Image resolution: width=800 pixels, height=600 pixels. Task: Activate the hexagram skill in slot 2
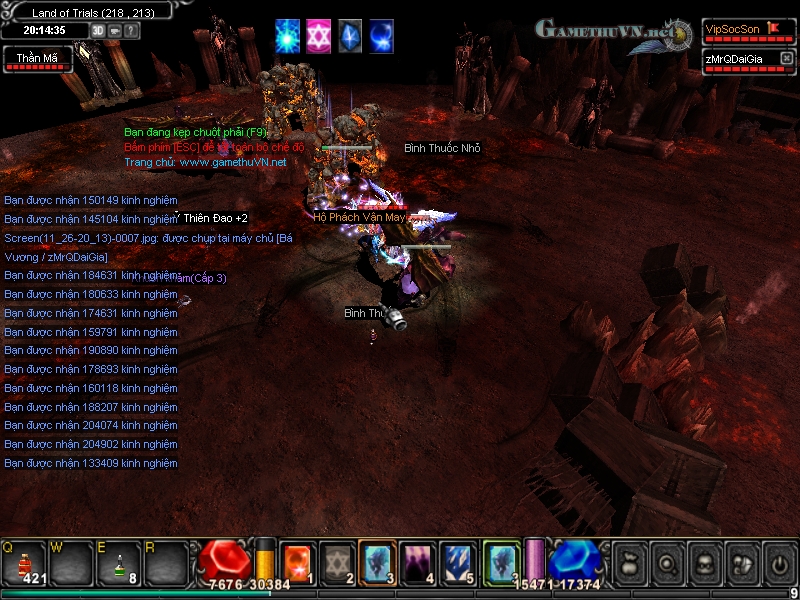pyautogui.click(x=338, y=562)
